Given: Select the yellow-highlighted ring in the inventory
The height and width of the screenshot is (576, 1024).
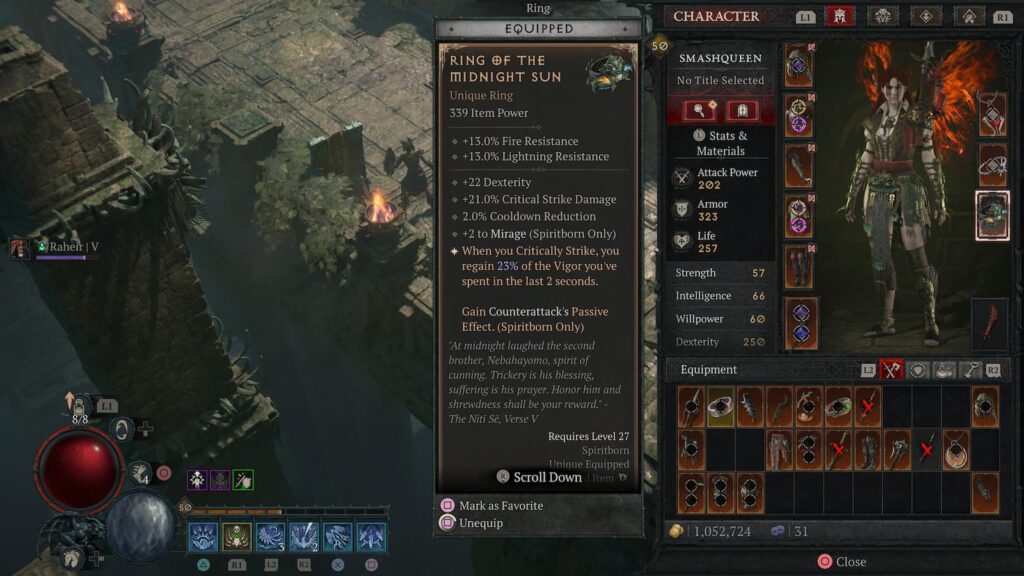Looking at the screenshot, I should [720, 407].
